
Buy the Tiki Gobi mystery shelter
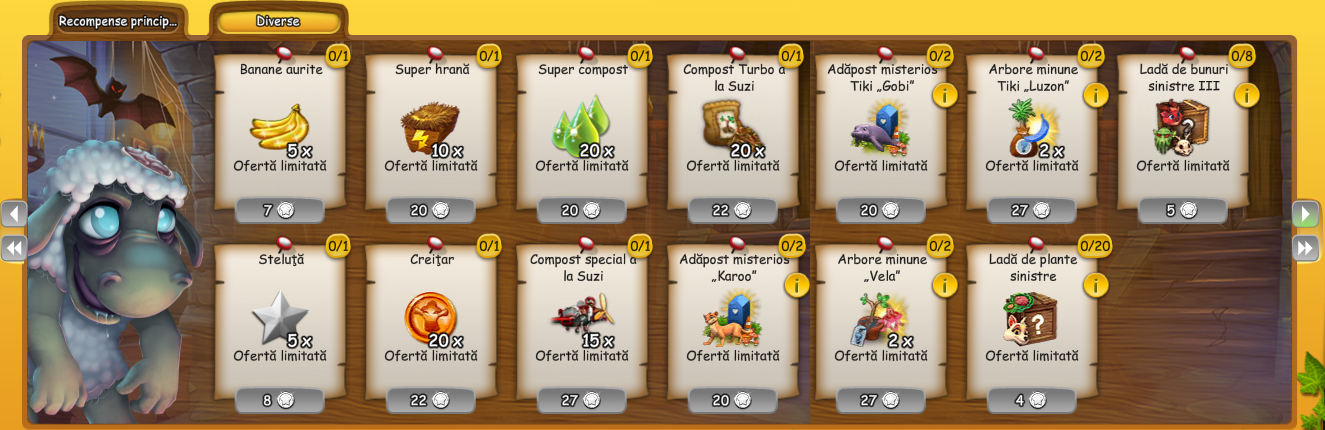click(x=881, y=210)
